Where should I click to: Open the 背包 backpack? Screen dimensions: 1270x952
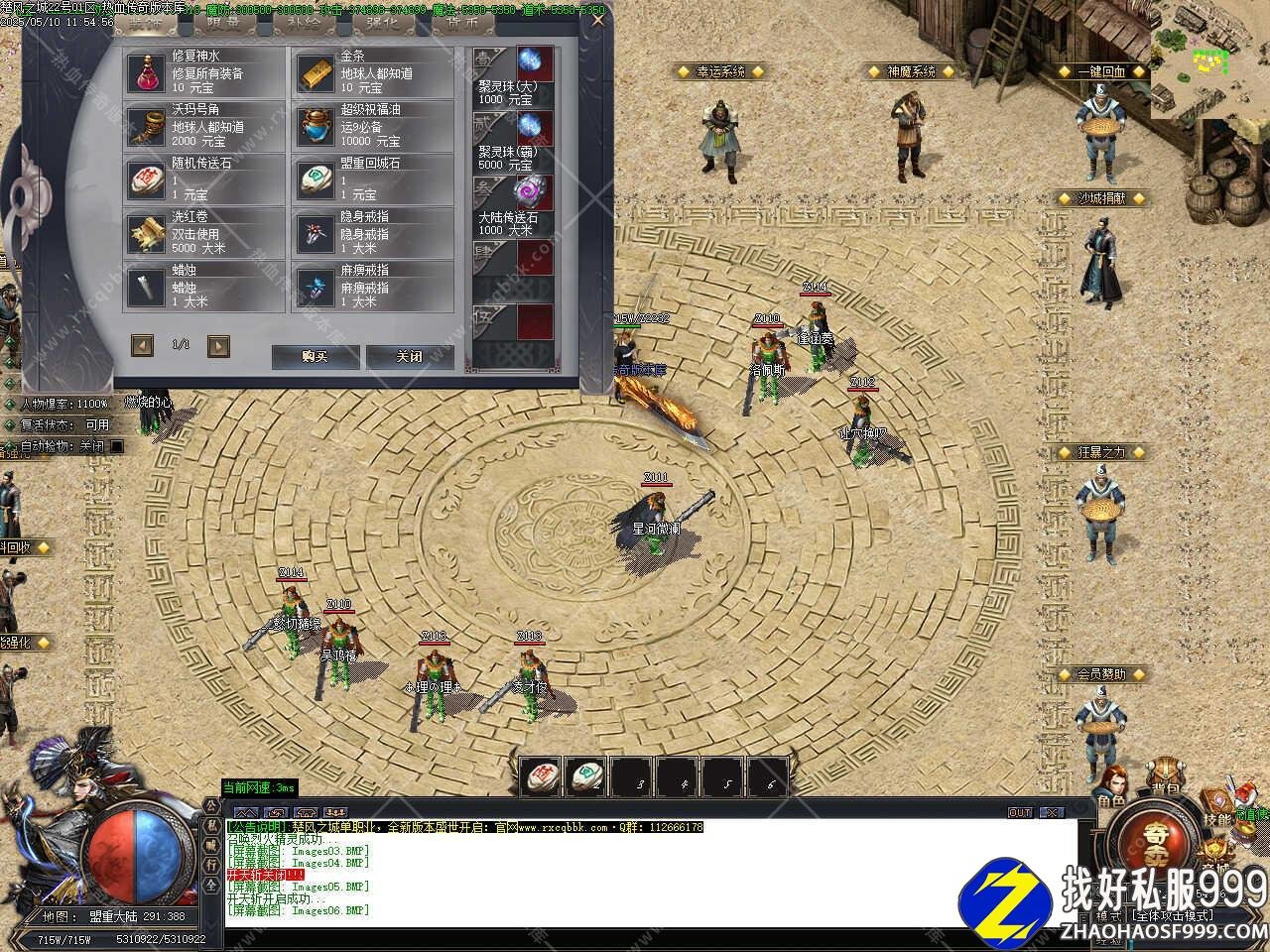tap(1164, 778)
